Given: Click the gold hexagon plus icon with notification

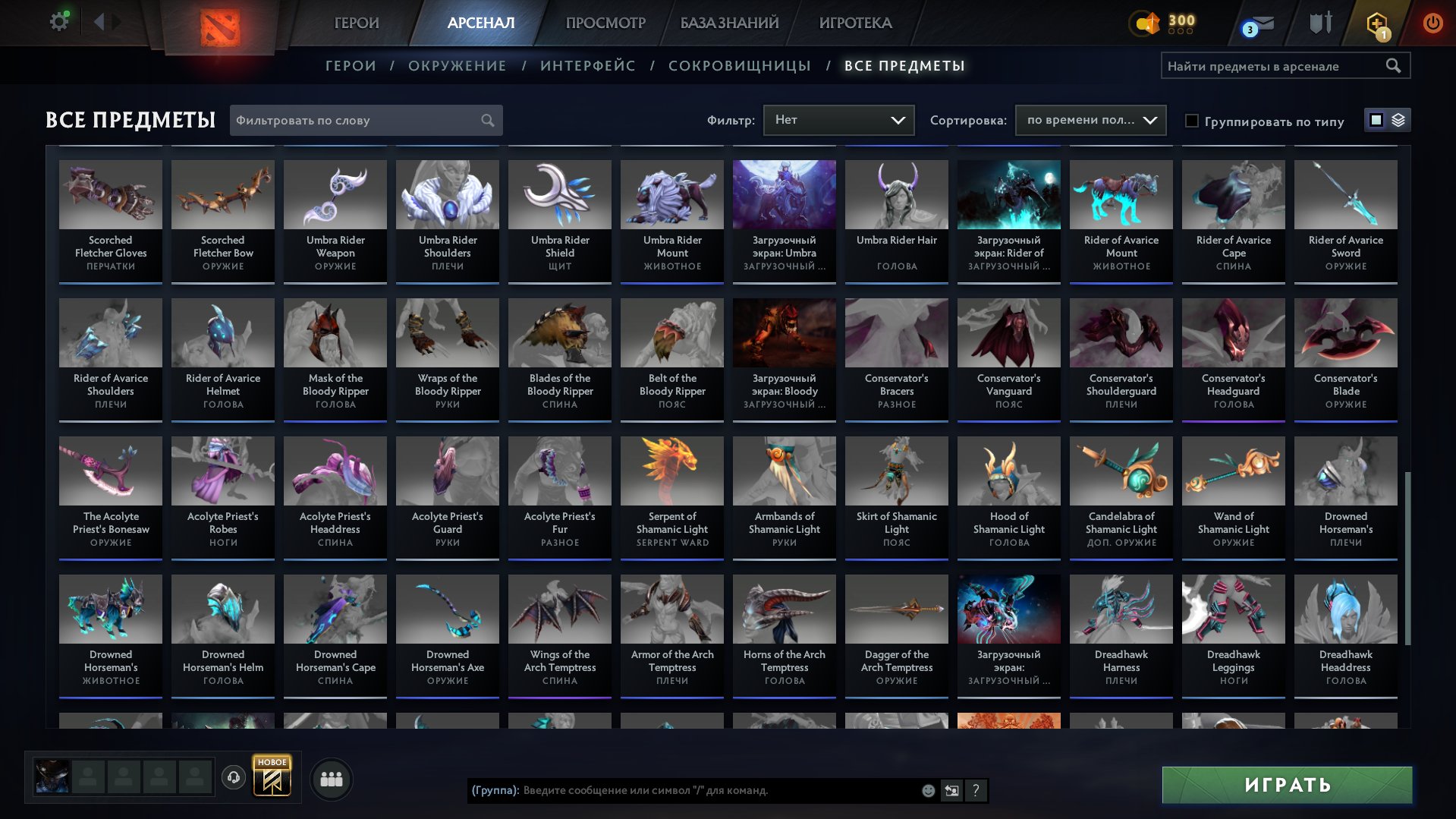Looking at the screenshot, I should tap(1379, 23).
